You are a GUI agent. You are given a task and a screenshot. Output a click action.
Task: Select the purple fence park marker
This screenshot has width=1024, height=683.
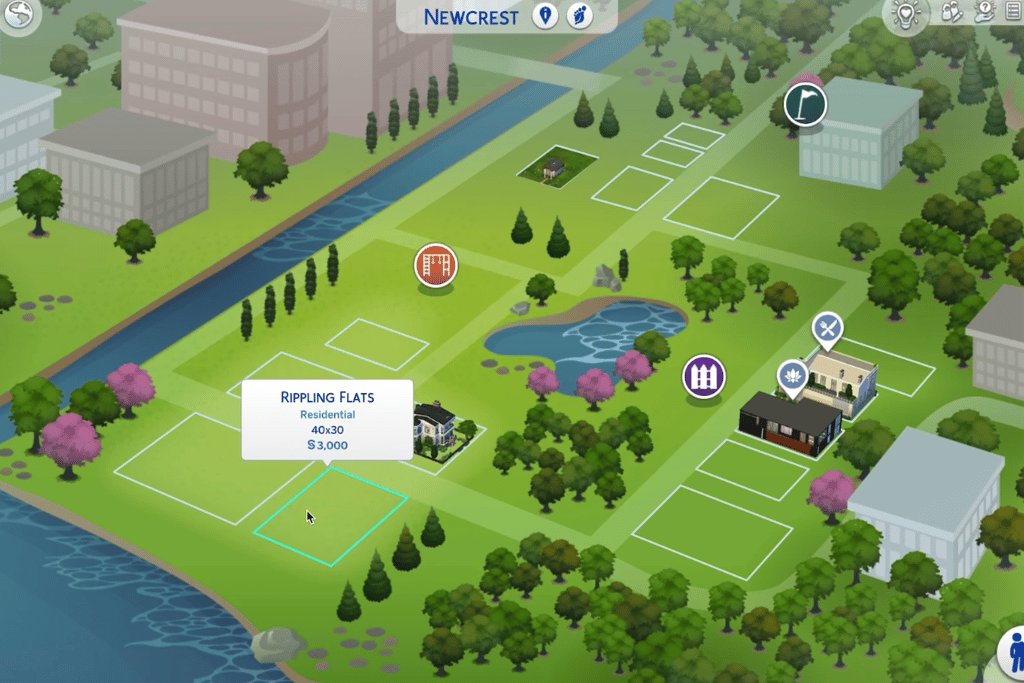tap(704, 377)
